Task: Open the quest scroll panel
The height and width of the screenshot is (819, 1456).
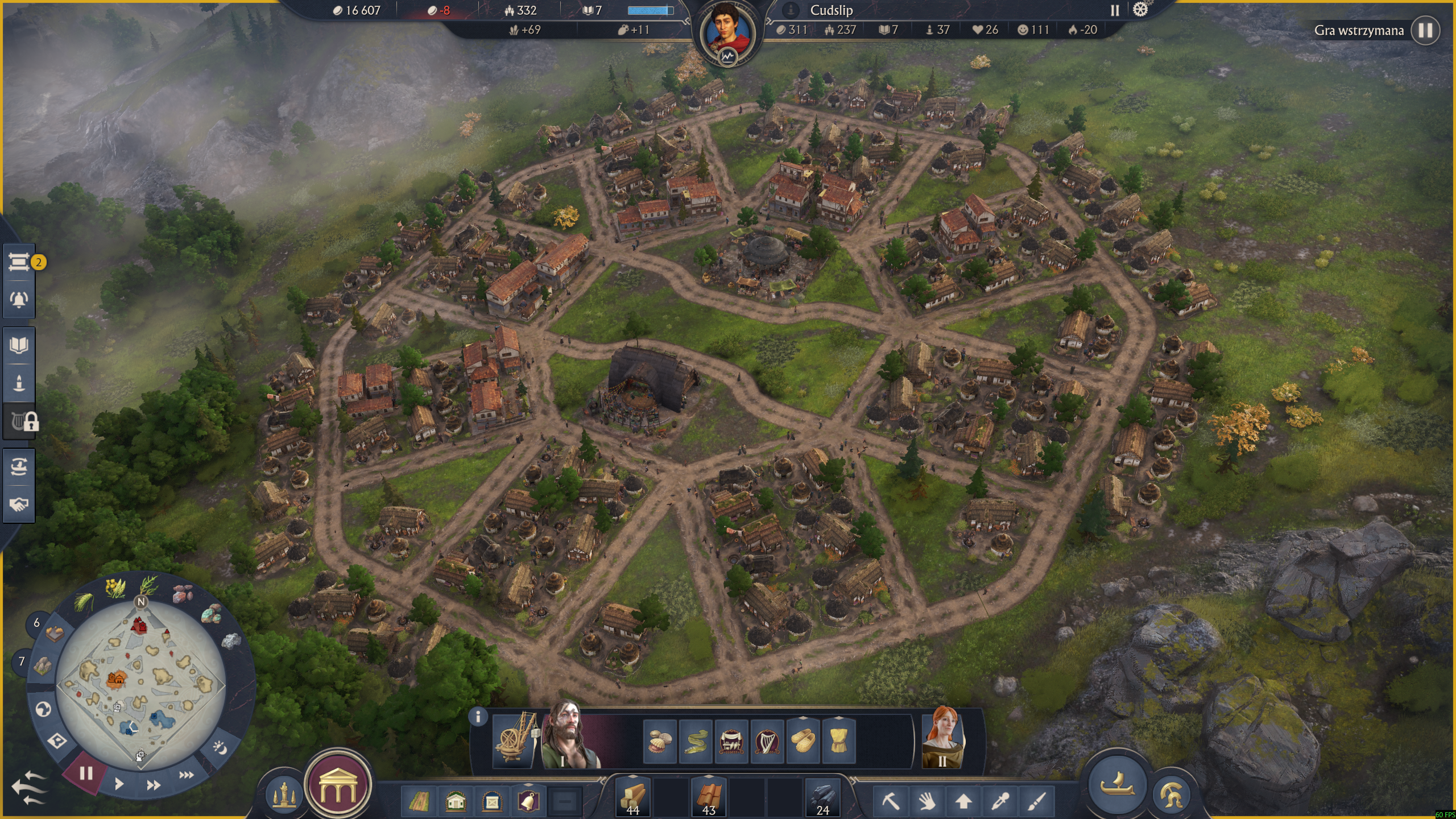Action: tap(19, 262)
